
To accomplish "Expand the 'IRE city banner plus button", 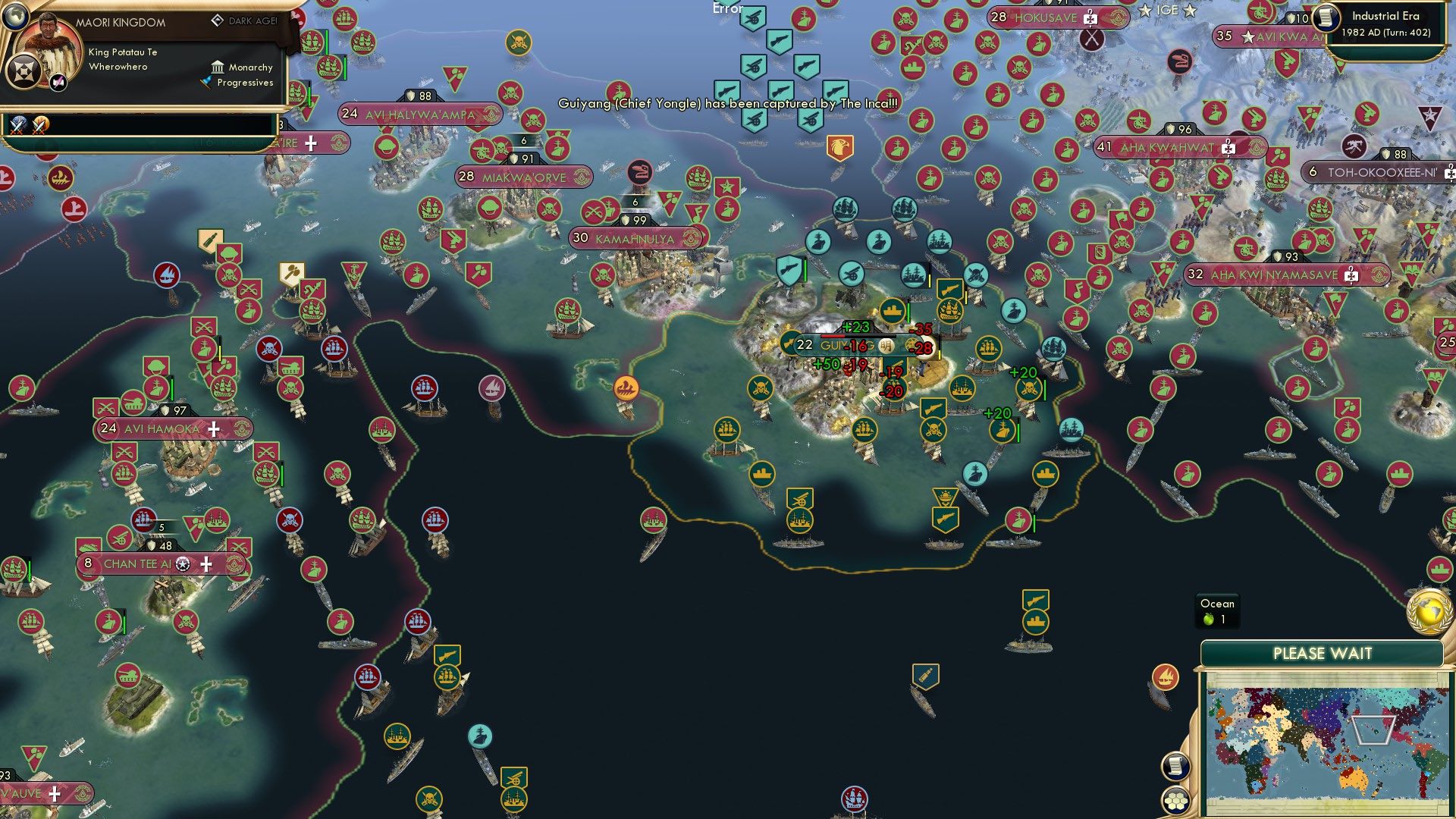I will (310, 142).
